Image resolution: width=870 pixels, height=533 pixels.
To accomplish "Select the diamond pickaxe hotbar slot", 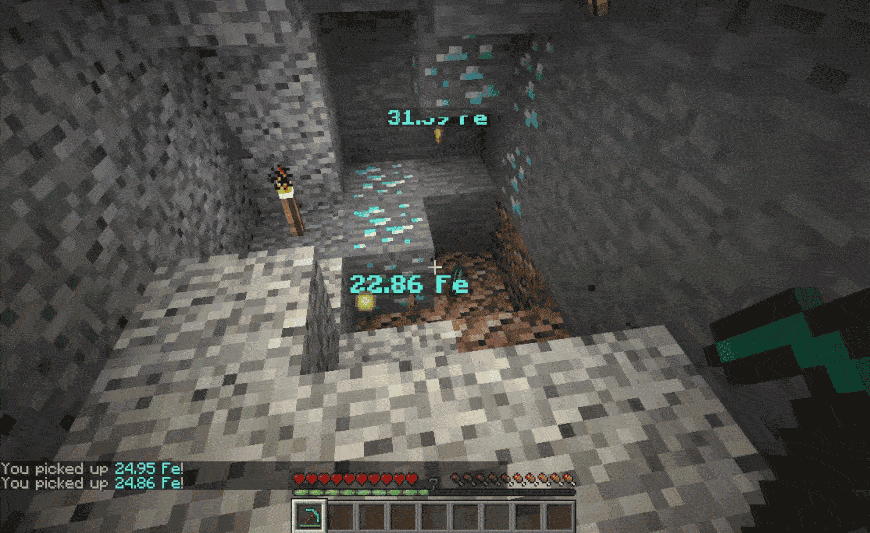I will [x=311, y=516].
